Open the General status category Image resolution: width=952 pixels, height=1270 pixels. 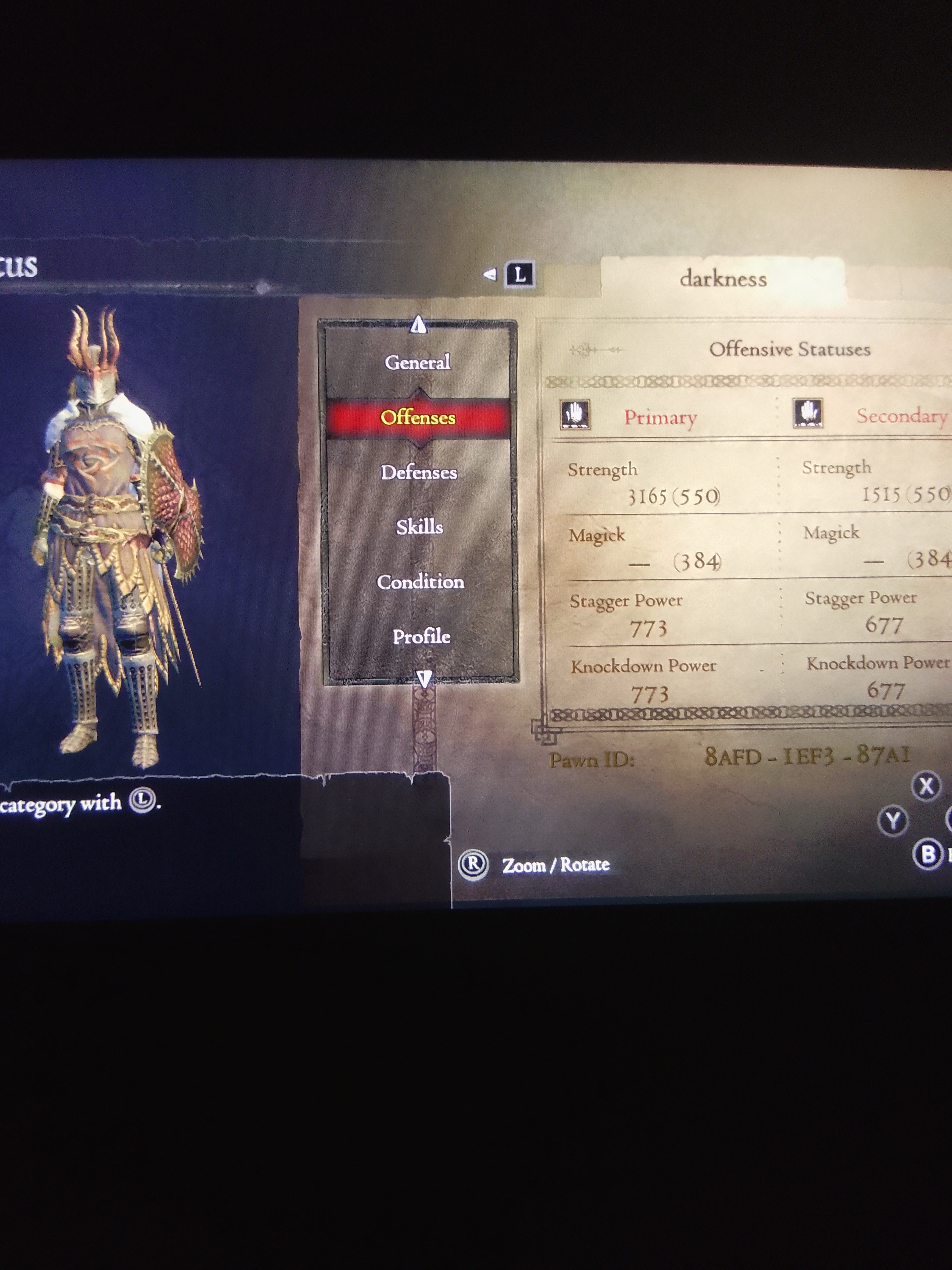(x=418, y=362)
